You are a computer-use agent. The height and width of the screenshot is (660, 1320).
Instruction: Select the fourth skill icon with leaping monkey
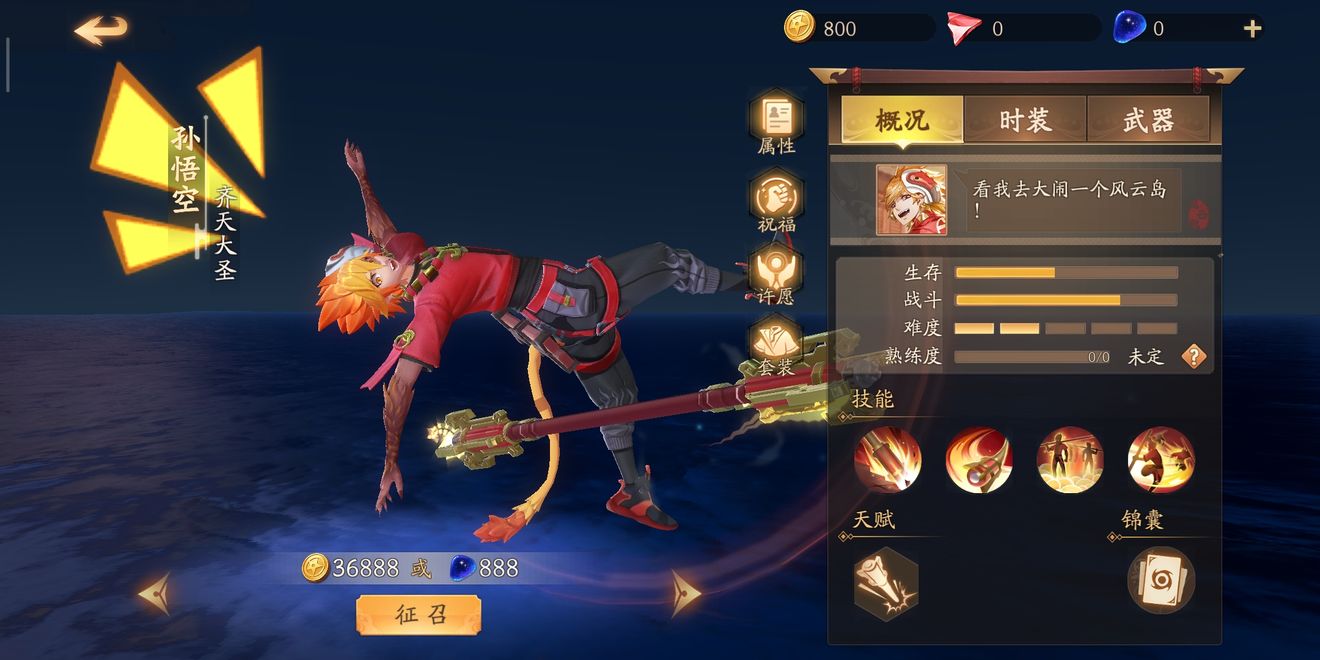(1161, 460)
